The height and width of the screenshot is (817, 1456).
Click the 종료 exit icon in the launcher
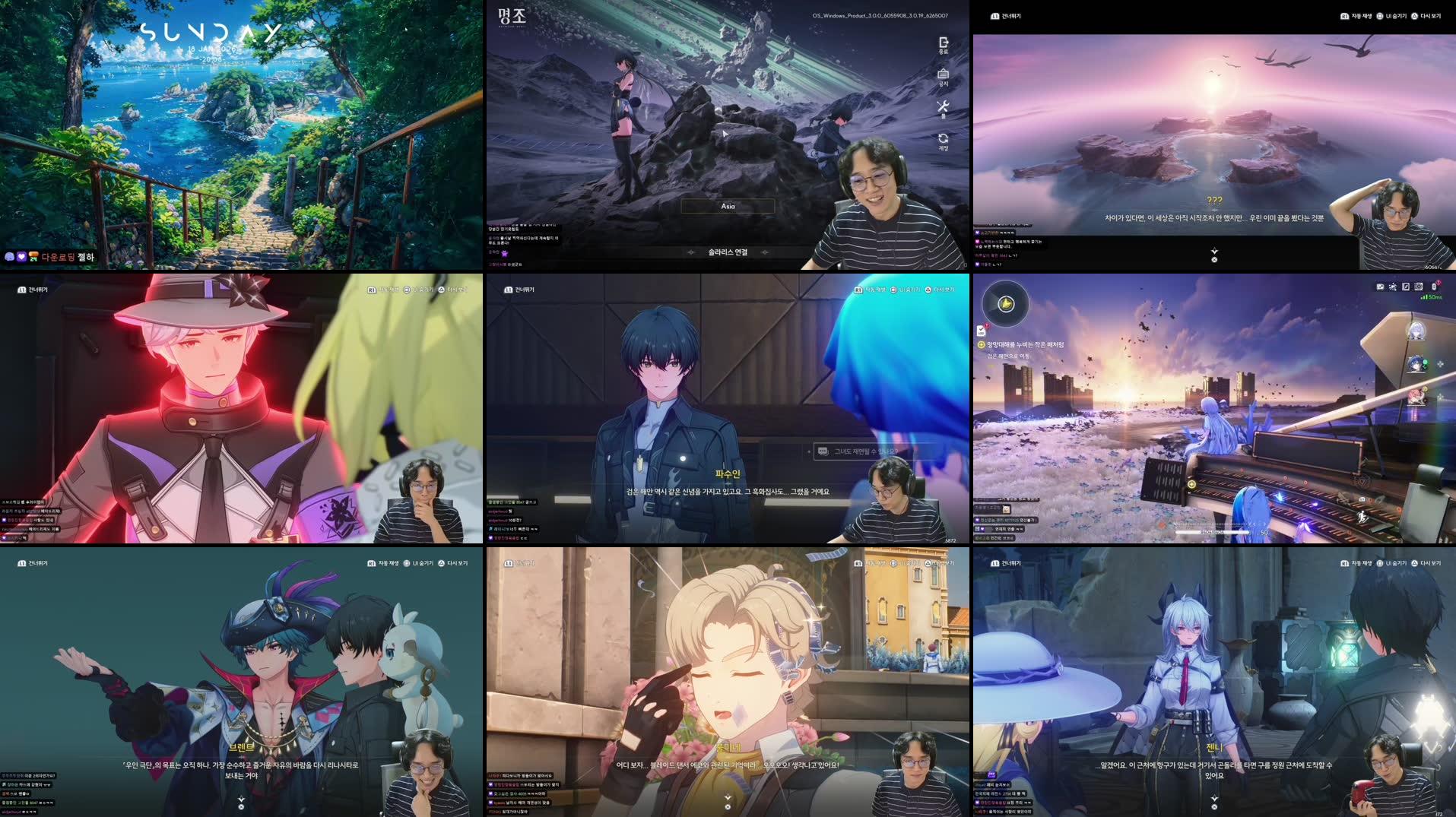943,43
